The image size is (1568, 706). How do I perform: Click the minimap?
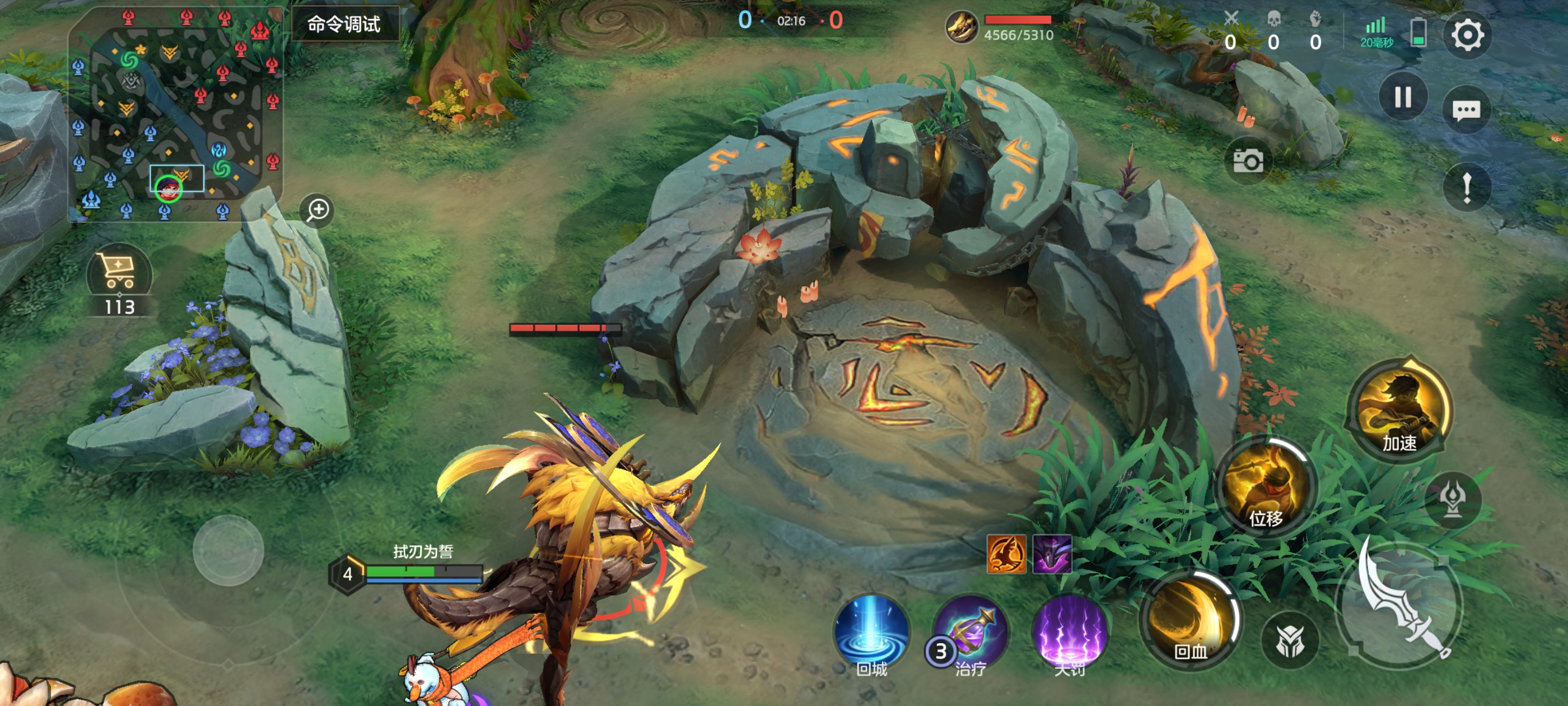click(x=175, y=116)
